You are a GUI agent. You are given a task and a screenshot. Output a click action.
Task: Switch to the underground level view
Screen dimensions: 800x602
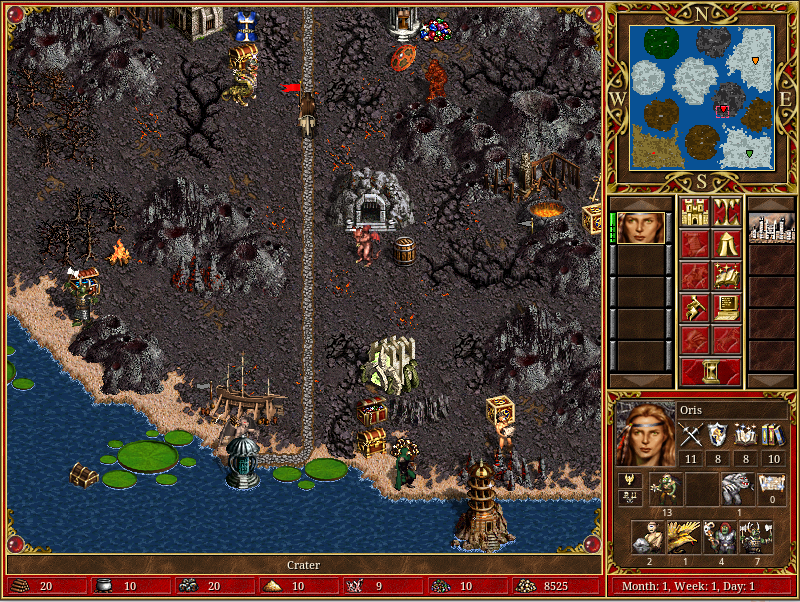726,211
